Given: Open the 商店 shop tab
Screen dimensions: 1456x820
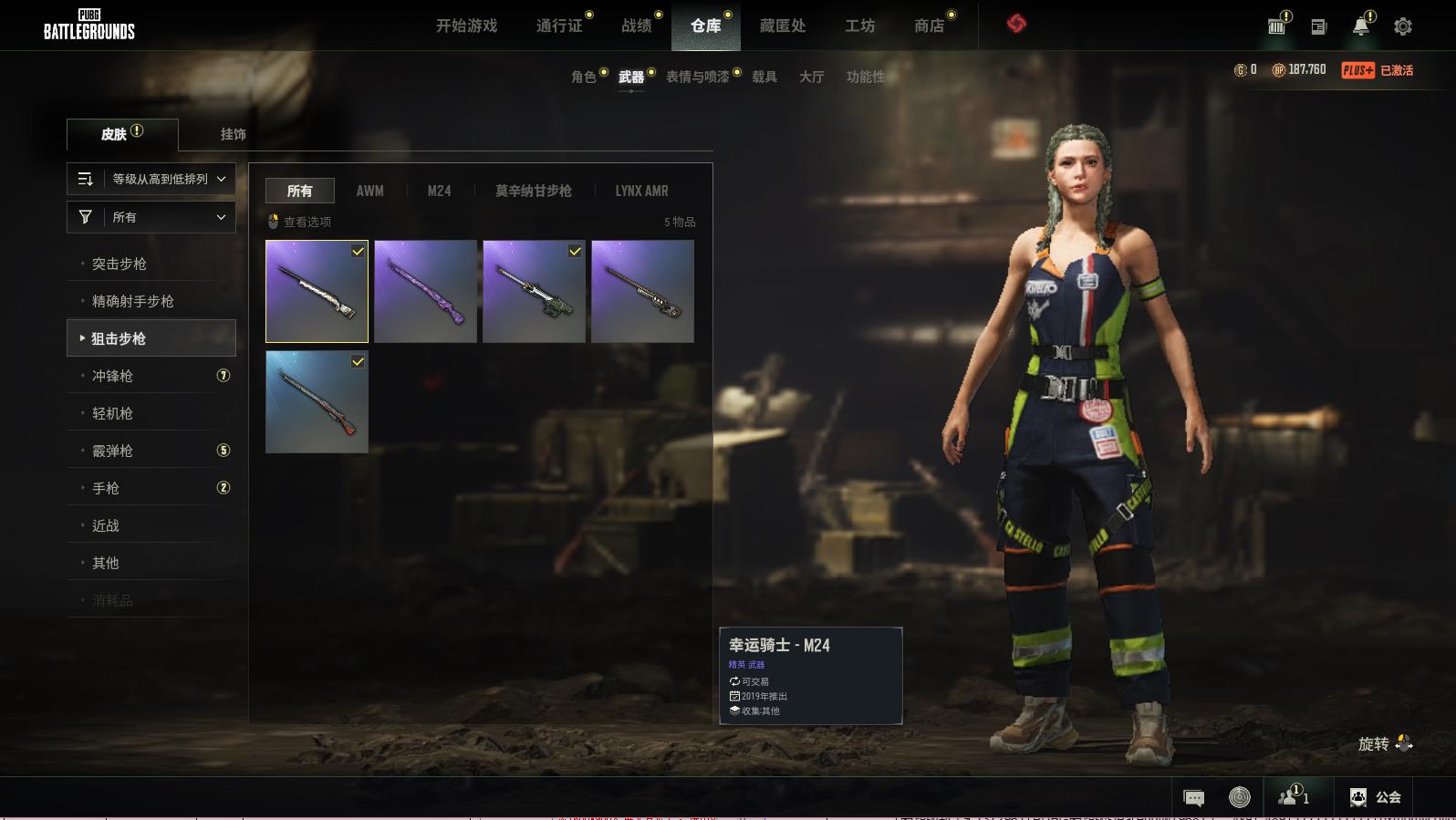Looking at the screenshot, I should coord(929,26).
